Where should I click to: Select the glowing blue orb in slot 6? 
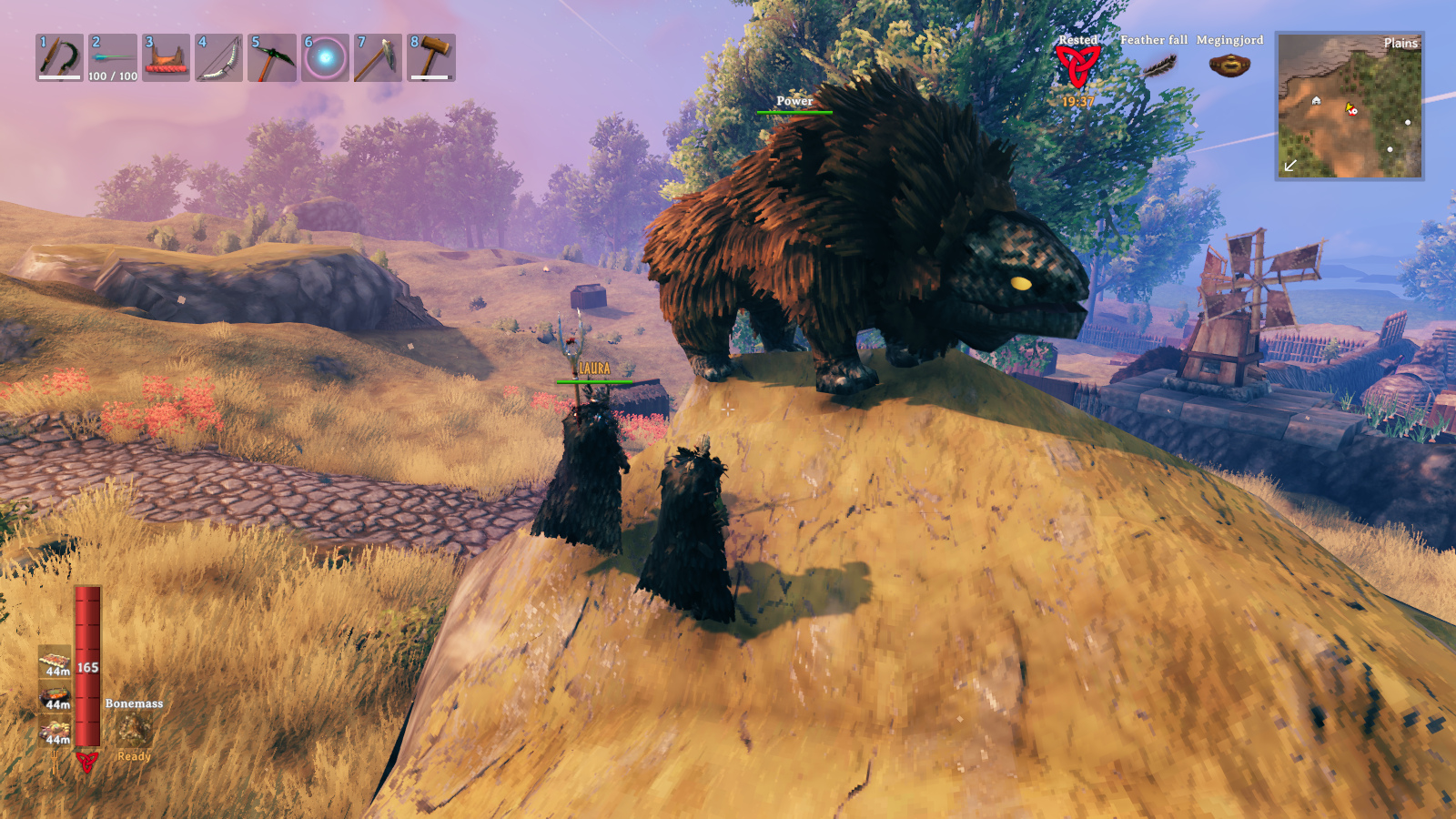point(325,57)
